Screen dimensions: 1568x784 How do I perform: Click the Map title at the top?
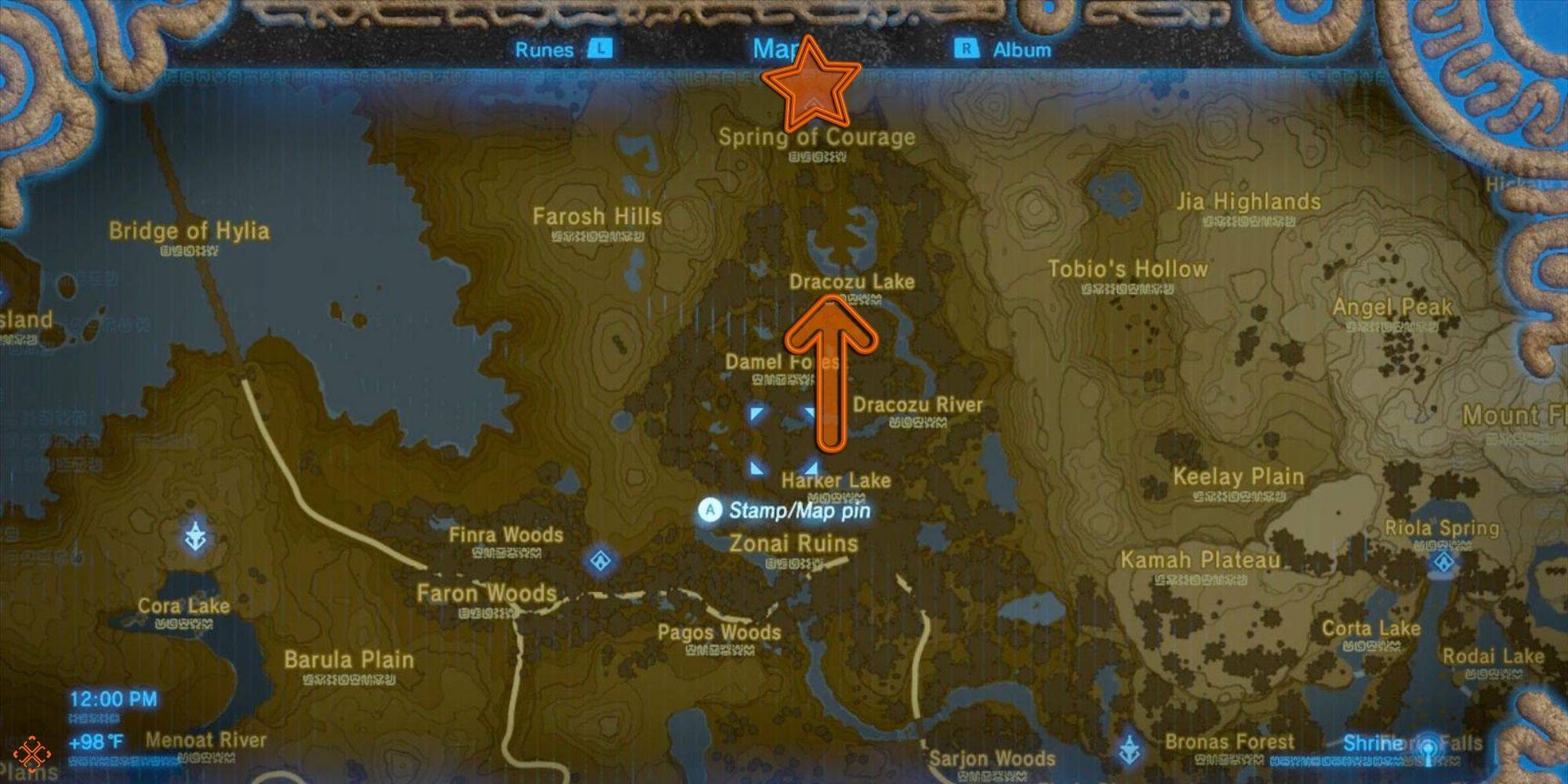click(x=776, y=49)
